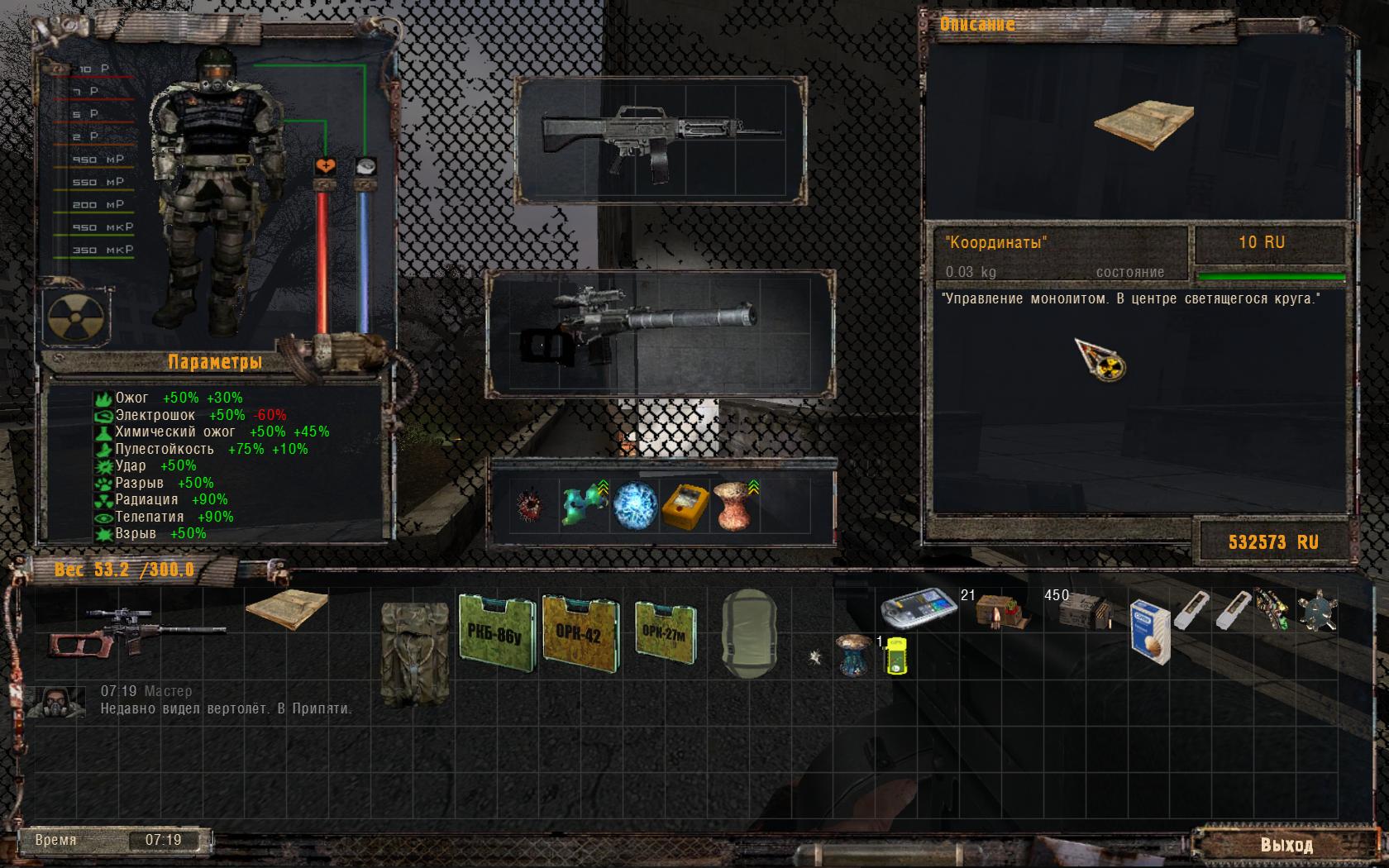The width and height of the screenshot is (1389, 868).
Task: Select the PDA device in inventory
Action: click(x=919, y=608)
